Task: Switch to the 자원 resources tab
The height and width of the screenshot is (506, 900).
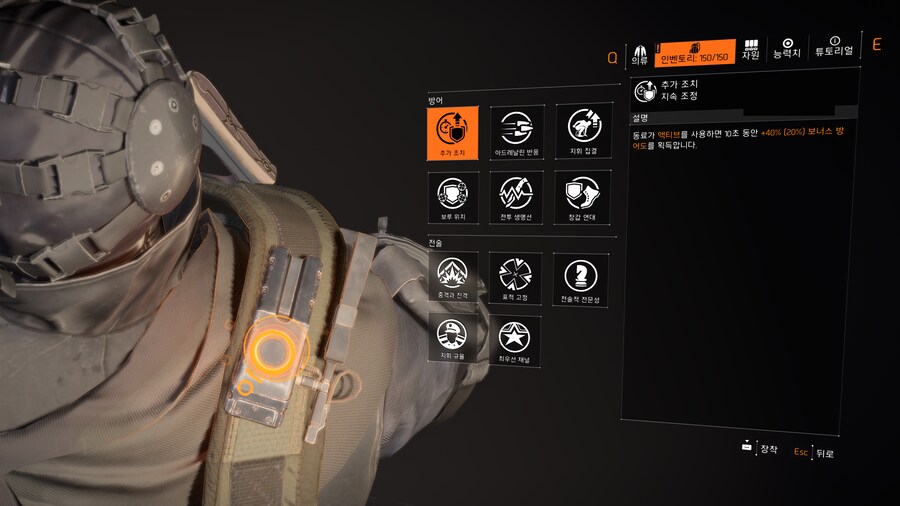Action: [x=750, y=50]
